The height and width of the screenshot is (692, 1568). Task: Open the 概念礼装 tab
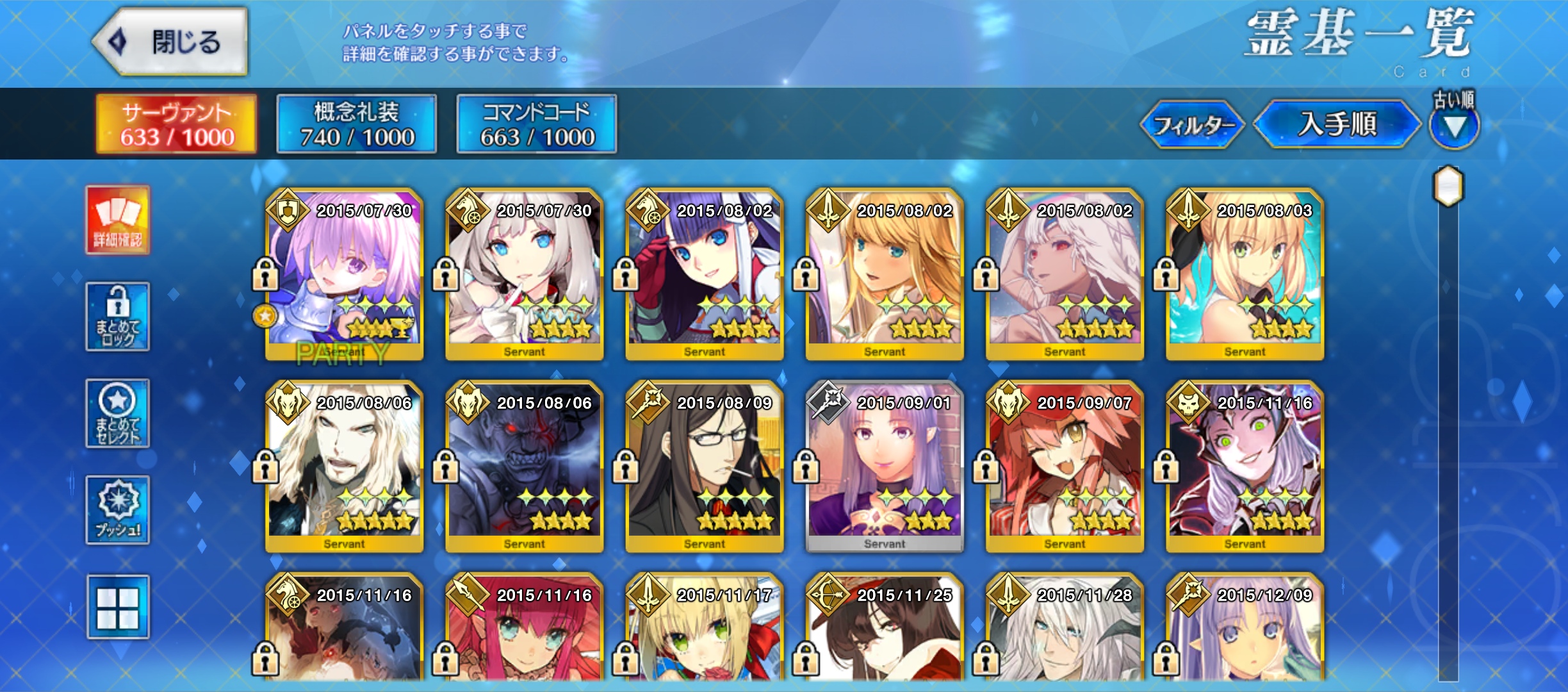pos(357,124)
